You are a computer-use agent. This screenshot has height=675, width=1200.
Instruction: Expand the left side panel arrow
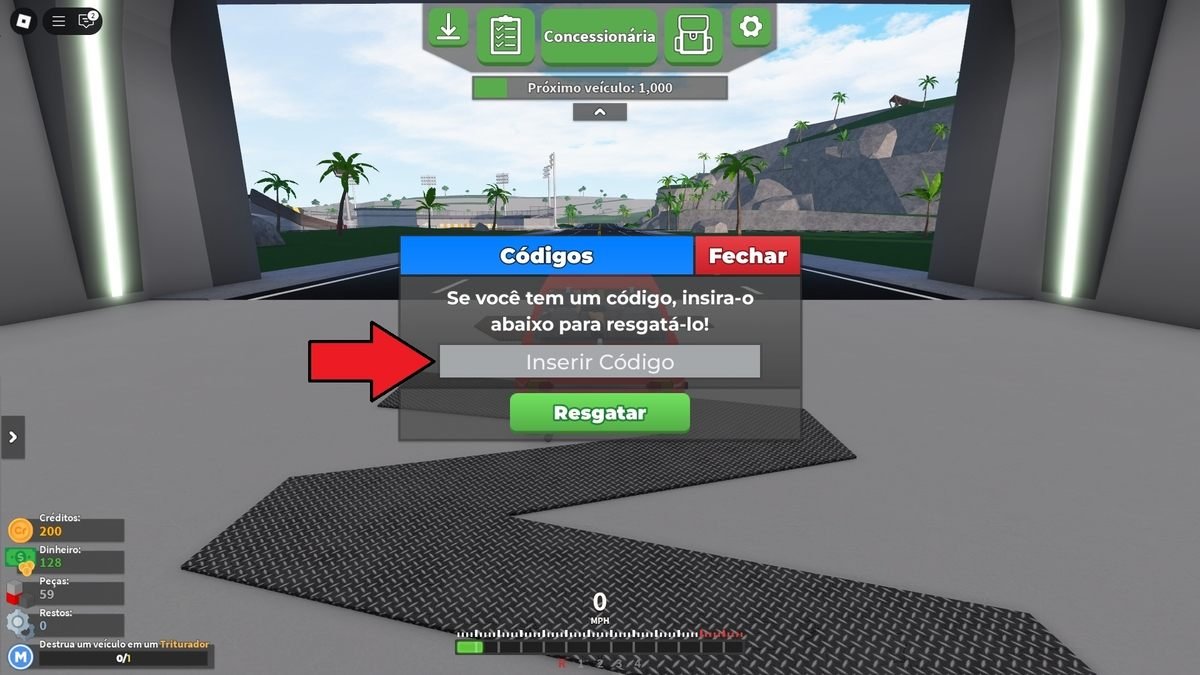13,437
